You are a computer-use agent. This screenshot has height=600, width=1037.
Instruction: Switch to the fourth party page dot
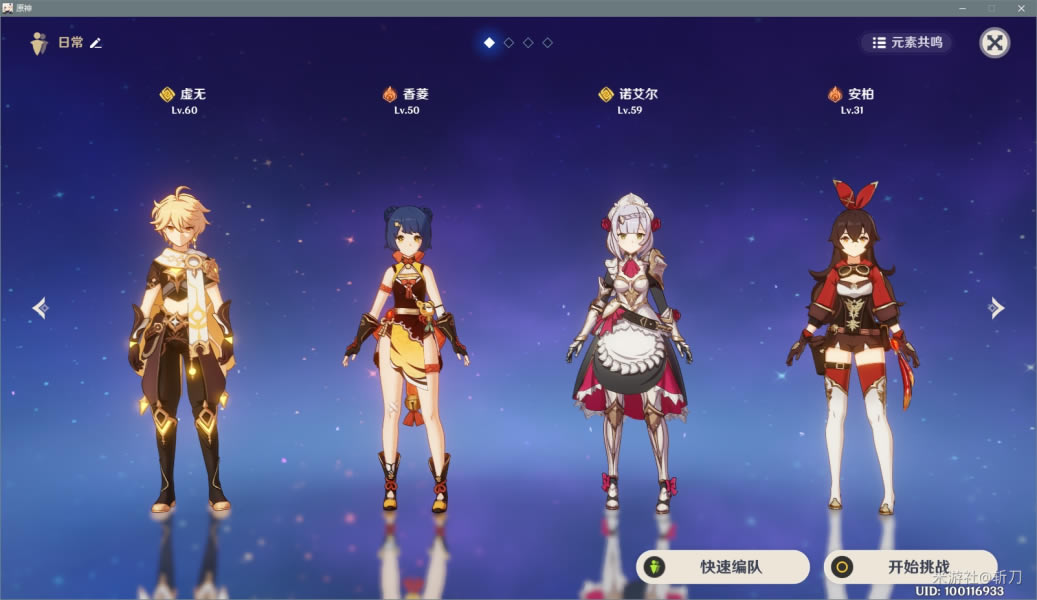[547, 43]
